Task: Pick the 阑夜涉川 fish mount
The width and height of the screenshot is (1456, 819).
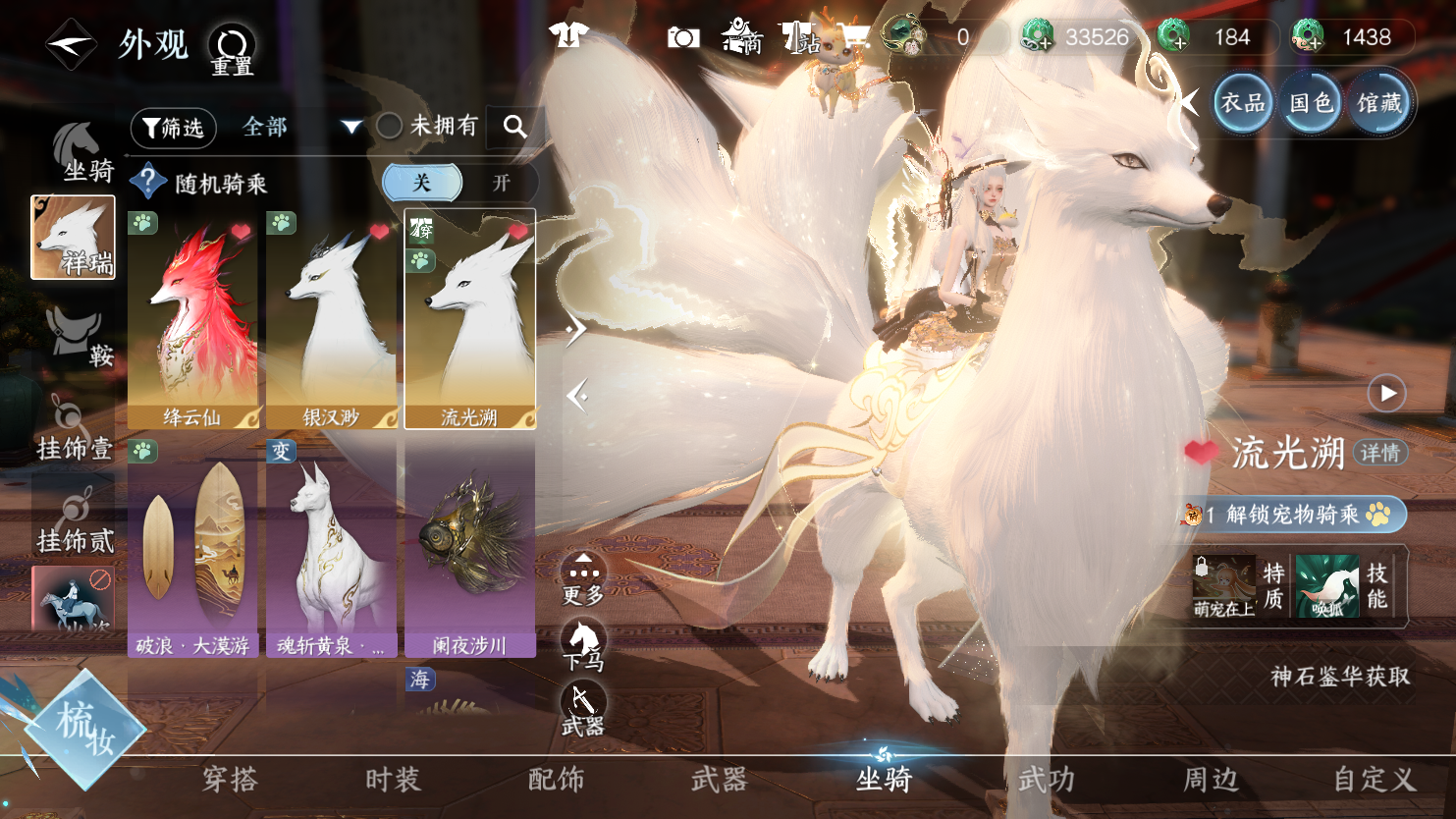Action: click(469, 548)
